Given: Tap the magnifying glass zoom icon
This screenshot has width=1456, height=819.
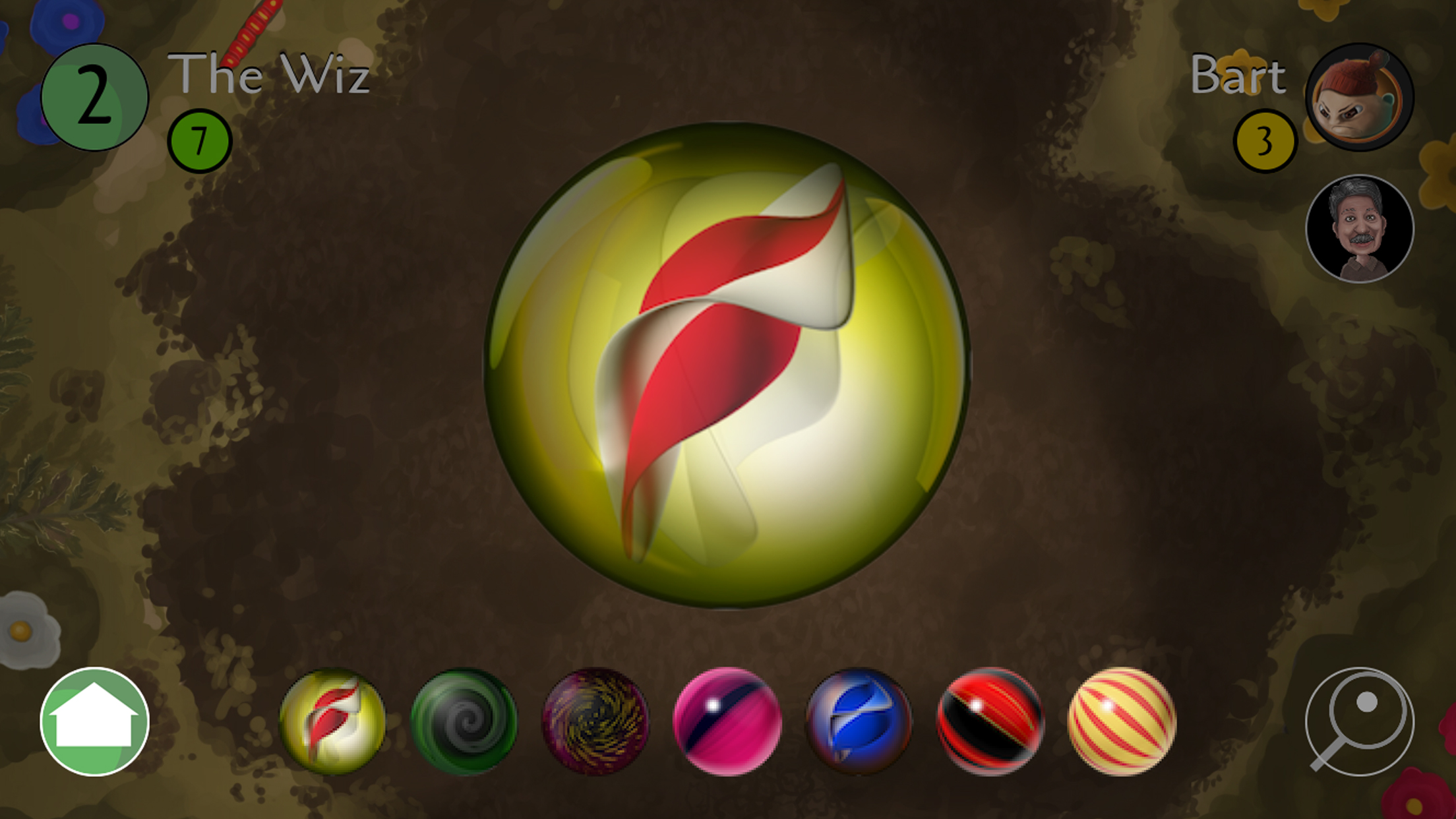Looking at the screenshot, I should coord(1359,721).
